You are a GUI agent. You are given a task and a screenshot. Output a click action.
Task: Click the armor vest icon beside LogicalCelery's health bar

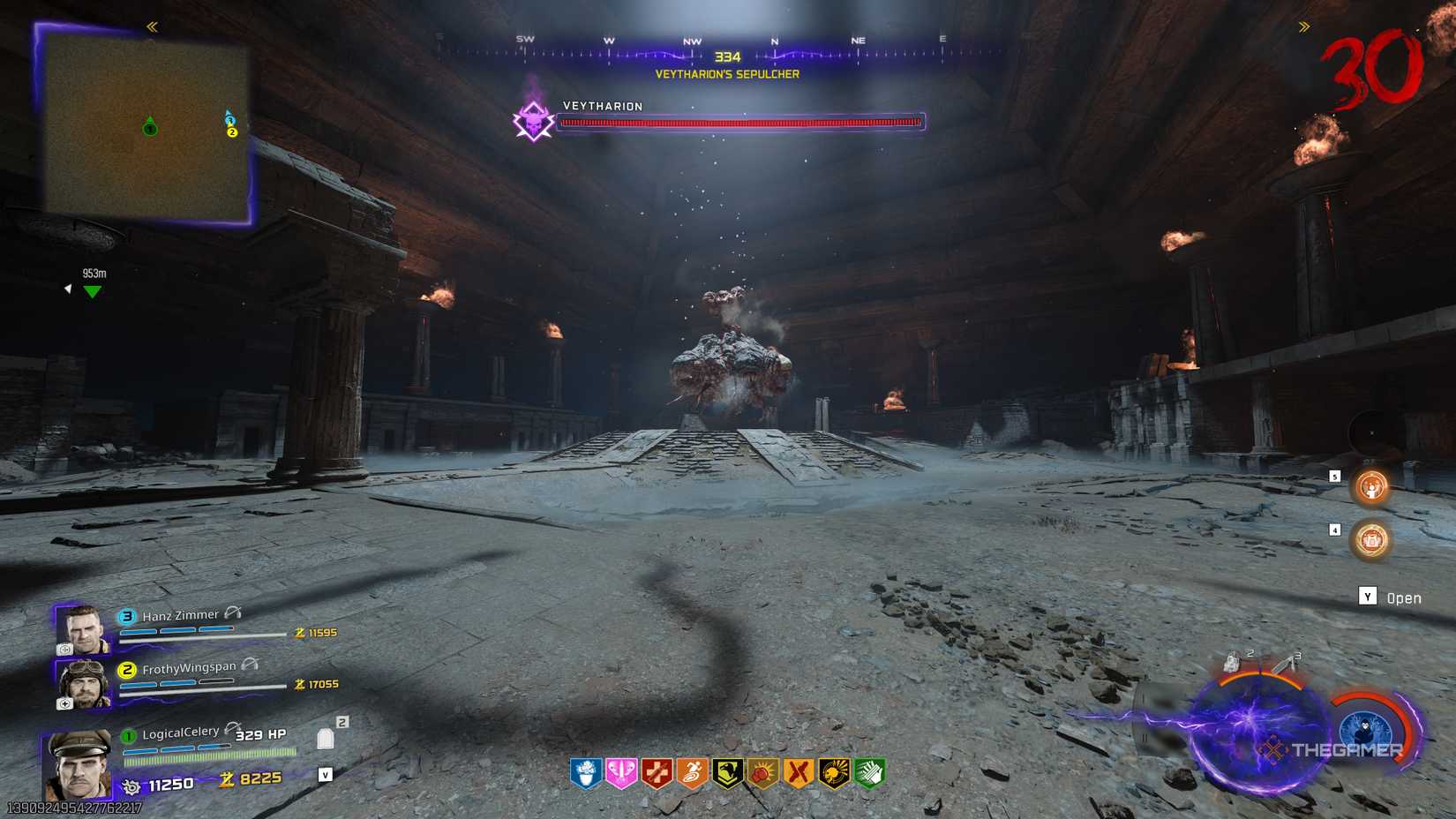(x=324, y=738)
